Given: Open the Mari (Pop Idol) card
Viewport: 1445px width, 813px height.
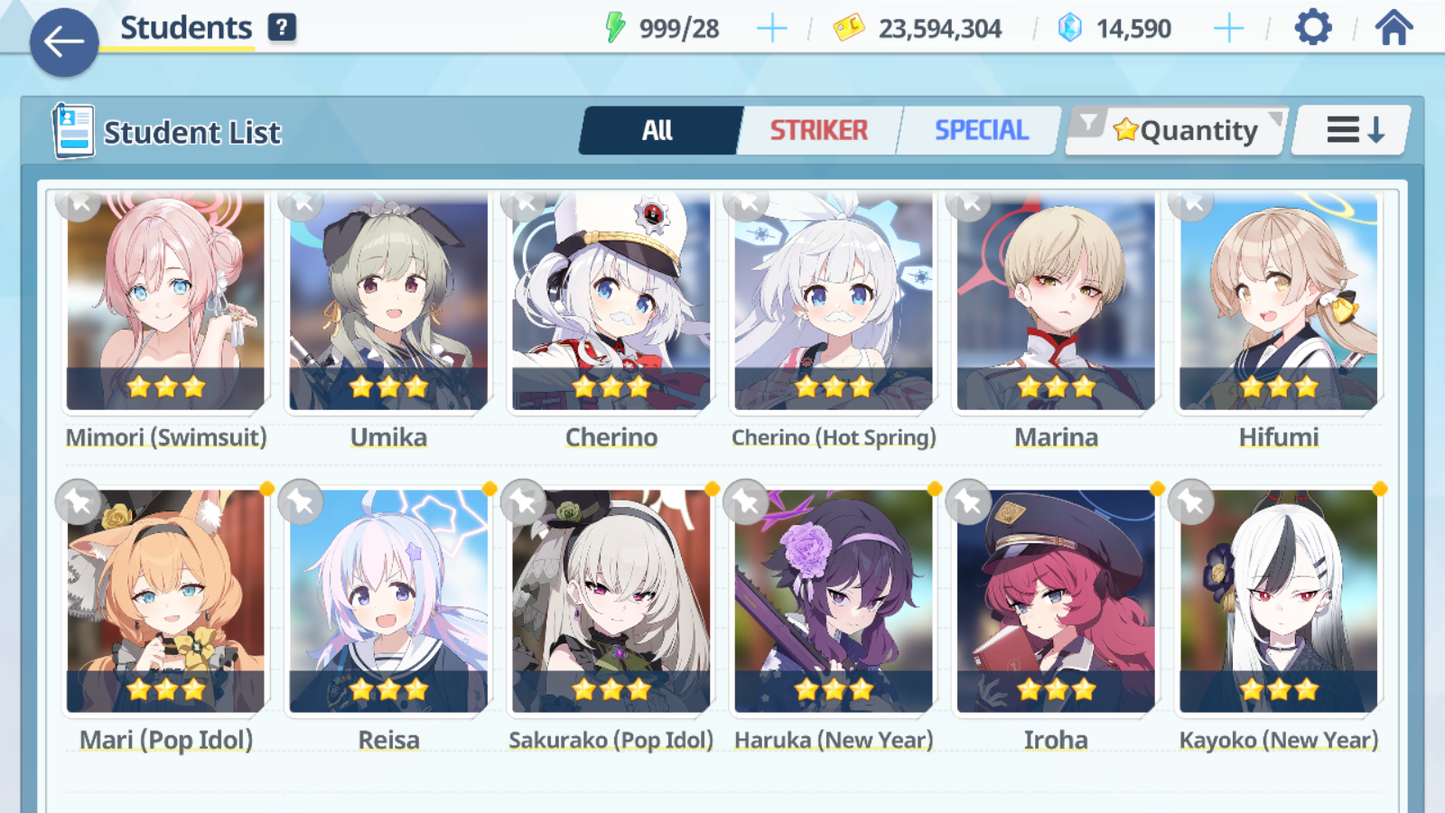Looking at the screenshot, I should (x=166, y=602).
